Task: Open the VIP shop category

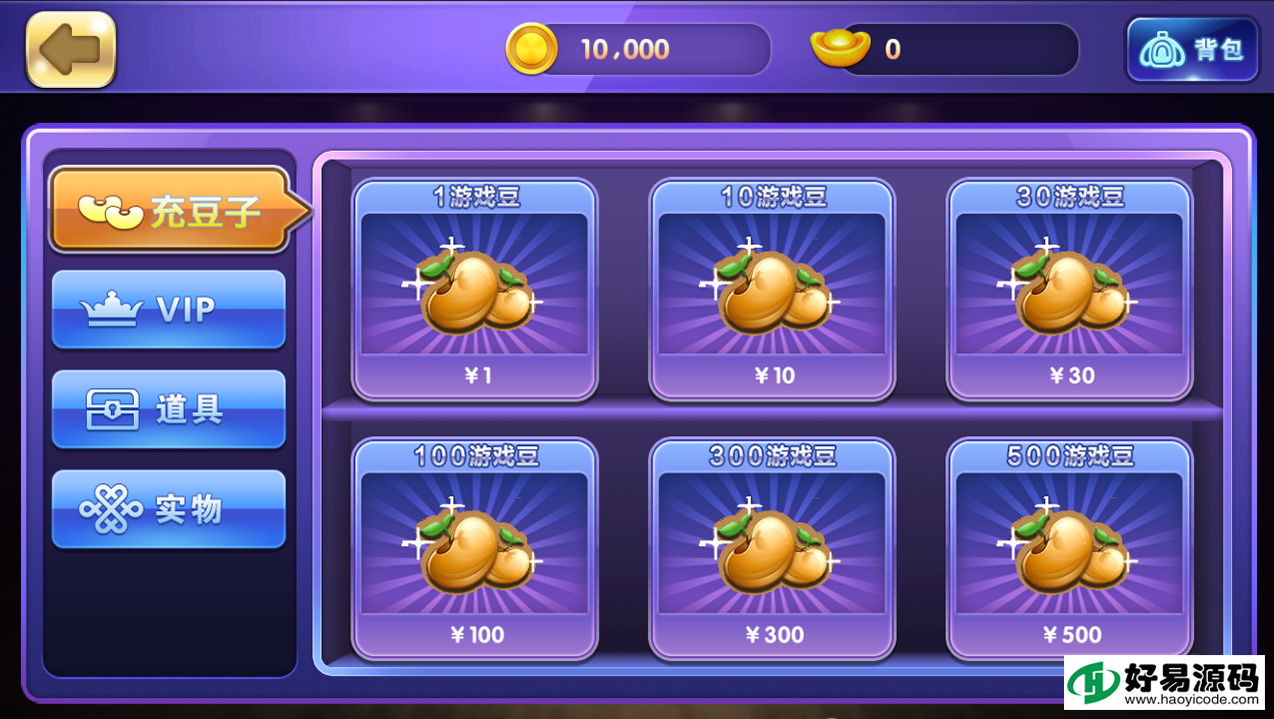Action: pos(168,310)
